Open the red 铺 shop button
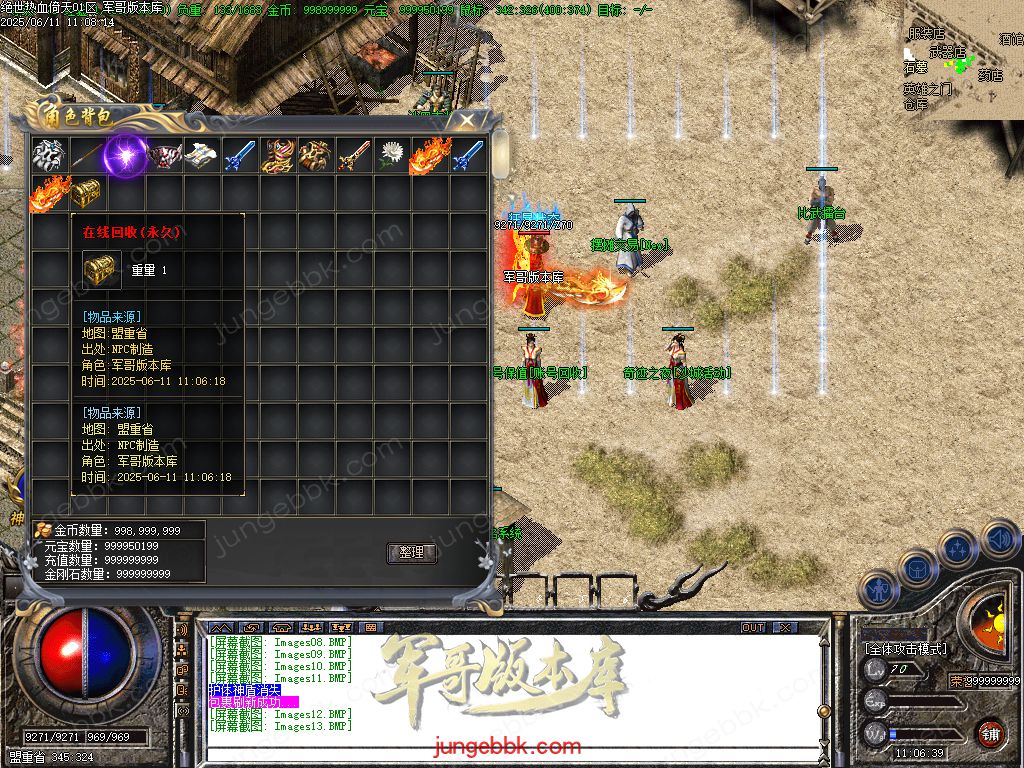Image resolution: width=1024 pixels, height=768 pixels. pyautogui.click(x=990, y=733)
